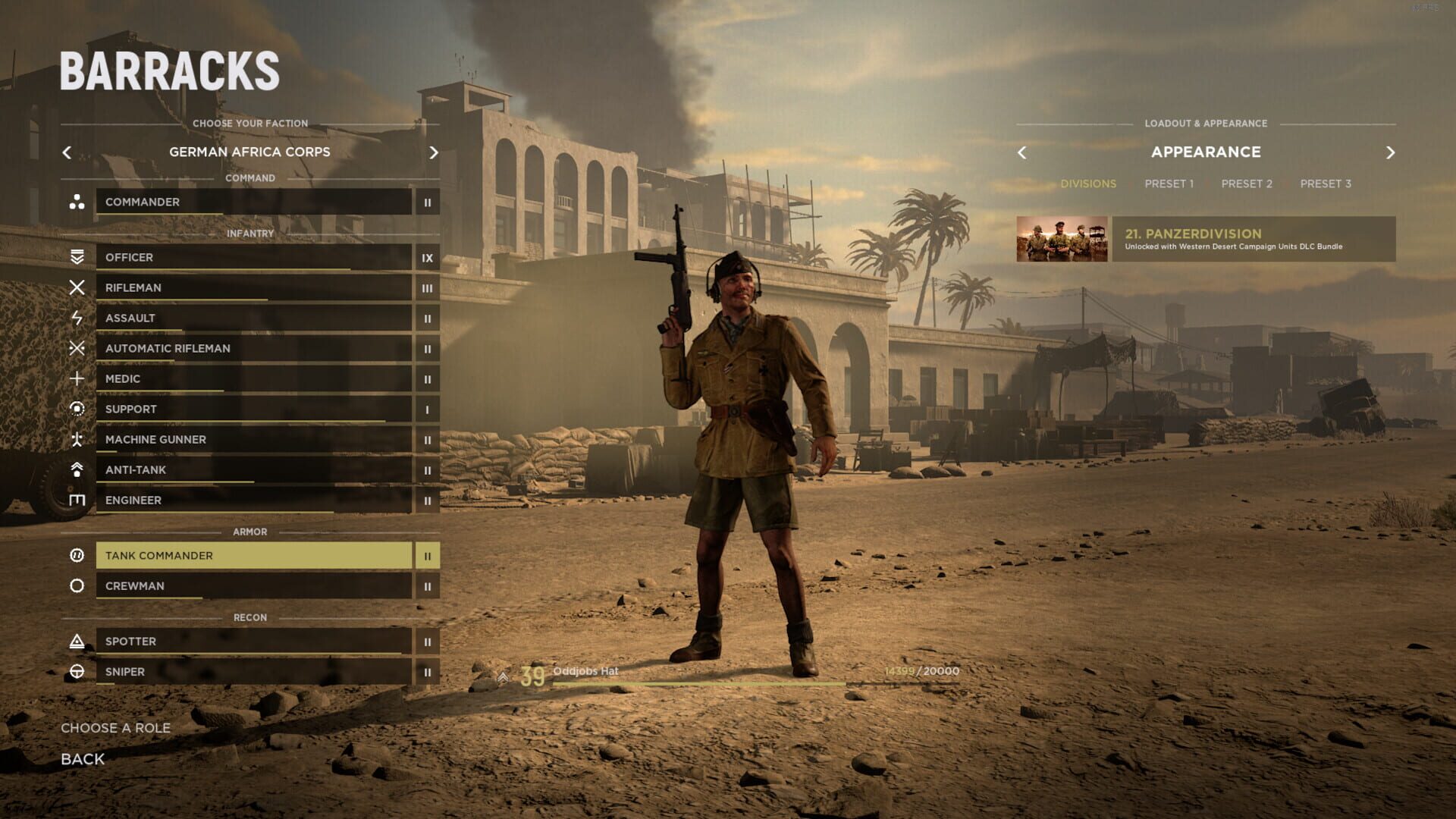Image resolution: width=1456 pixels, height=819 pixels.
Task: Click the Sniper crosshair icon
Action: [x=78, y=671]
